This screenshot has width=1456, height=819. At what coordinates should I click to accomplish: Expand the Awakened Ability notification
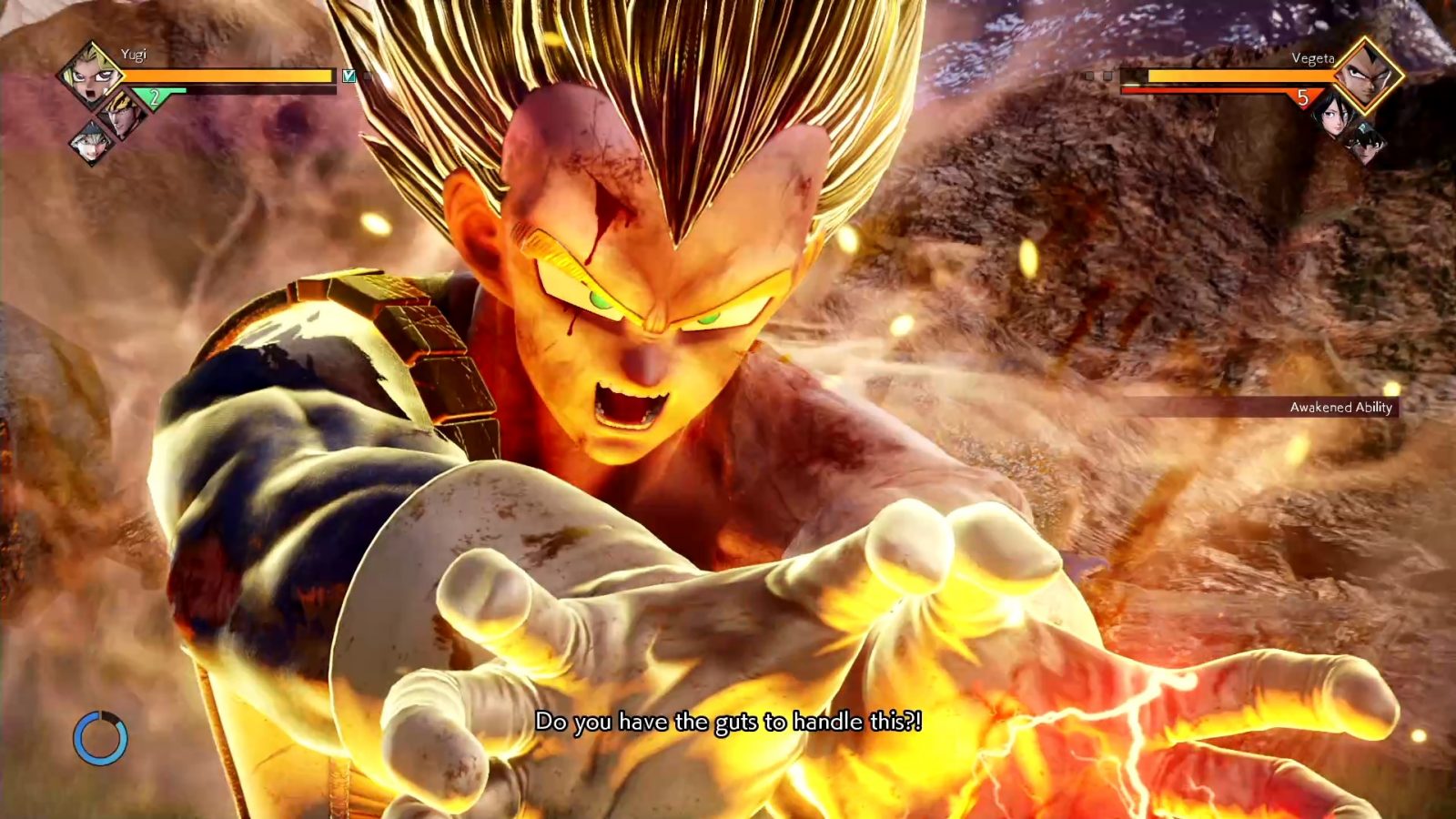click(x=1343, y=408)
